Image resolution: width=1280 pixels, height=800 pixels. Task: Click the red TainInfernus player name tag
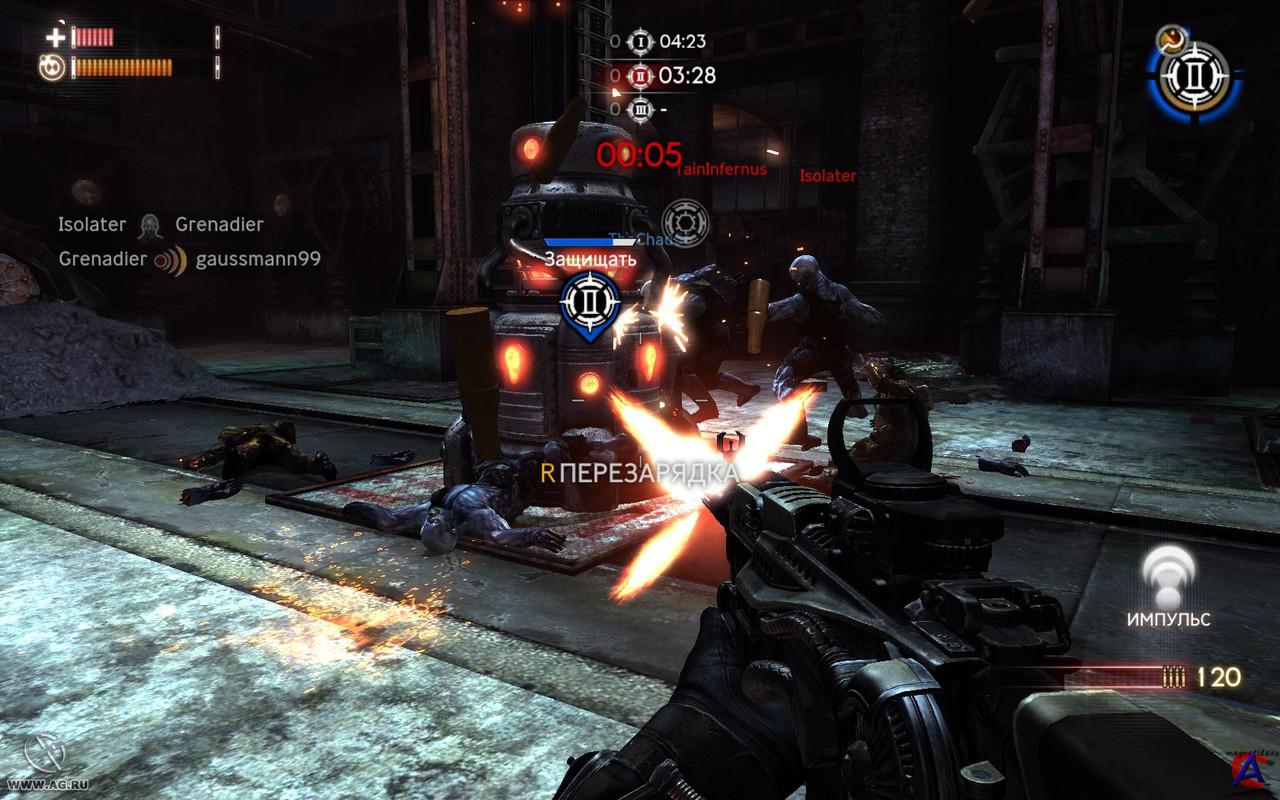click(x=722, y=169)
